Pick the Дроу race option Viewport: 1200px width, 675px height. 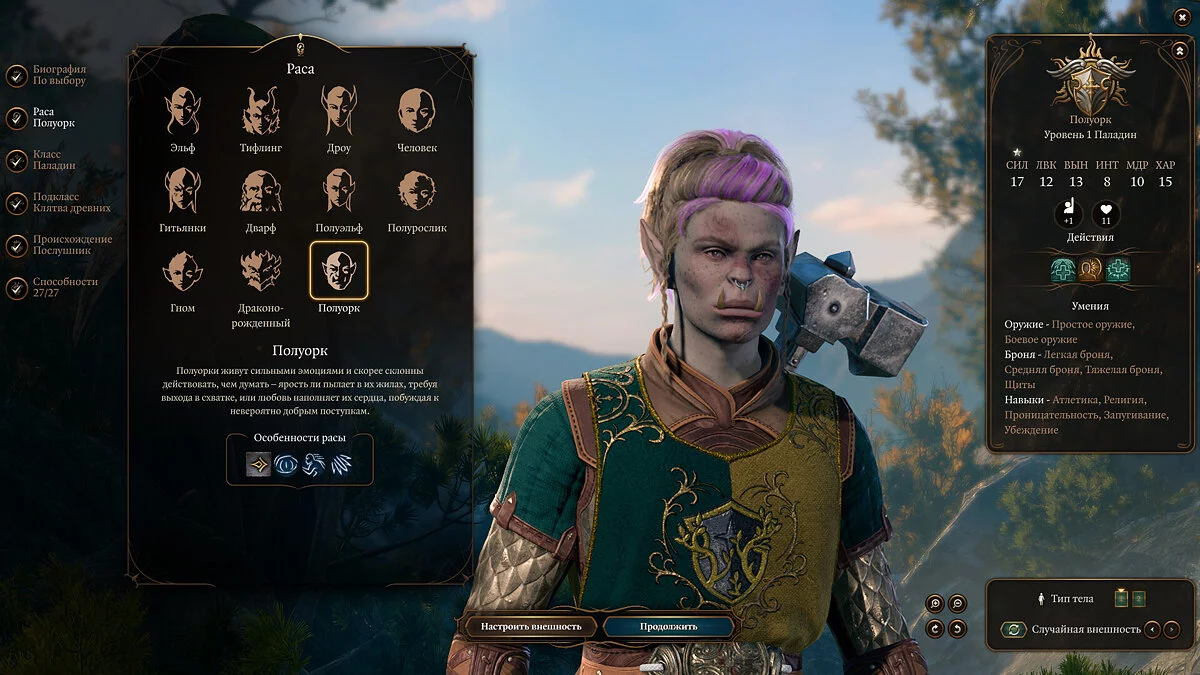coord(339,111)
